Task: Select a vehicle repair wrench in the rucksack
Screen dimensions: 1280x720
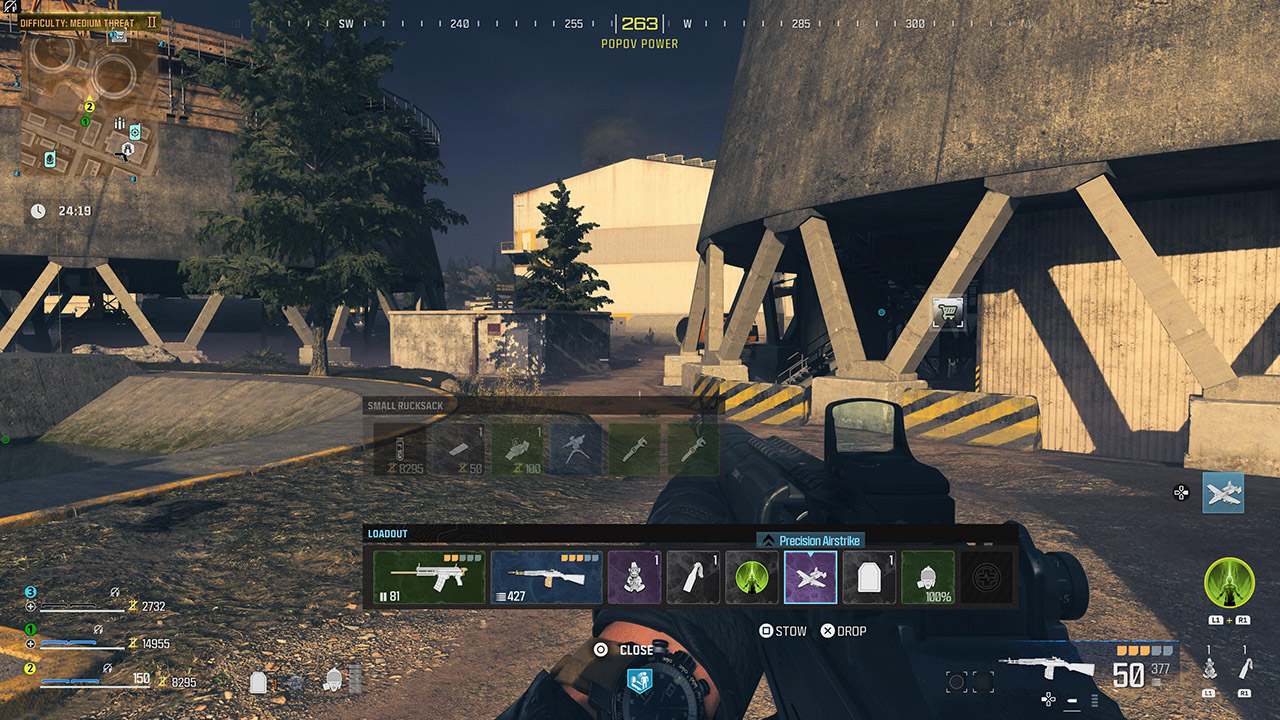Action: pyautogui.click(x=634, y=448)
